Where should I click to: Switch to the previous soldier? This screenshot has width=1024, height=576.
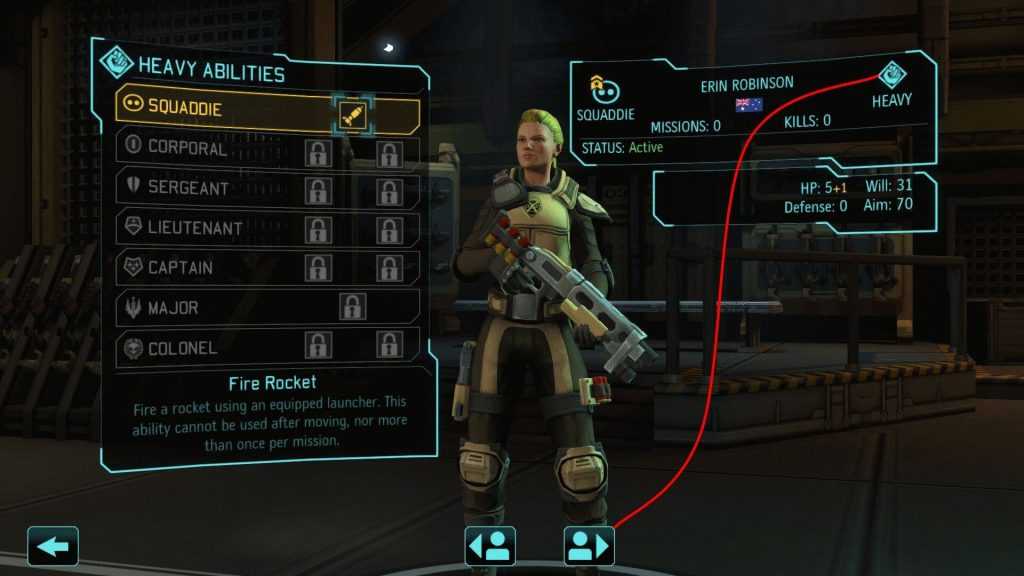click(490, 546)
